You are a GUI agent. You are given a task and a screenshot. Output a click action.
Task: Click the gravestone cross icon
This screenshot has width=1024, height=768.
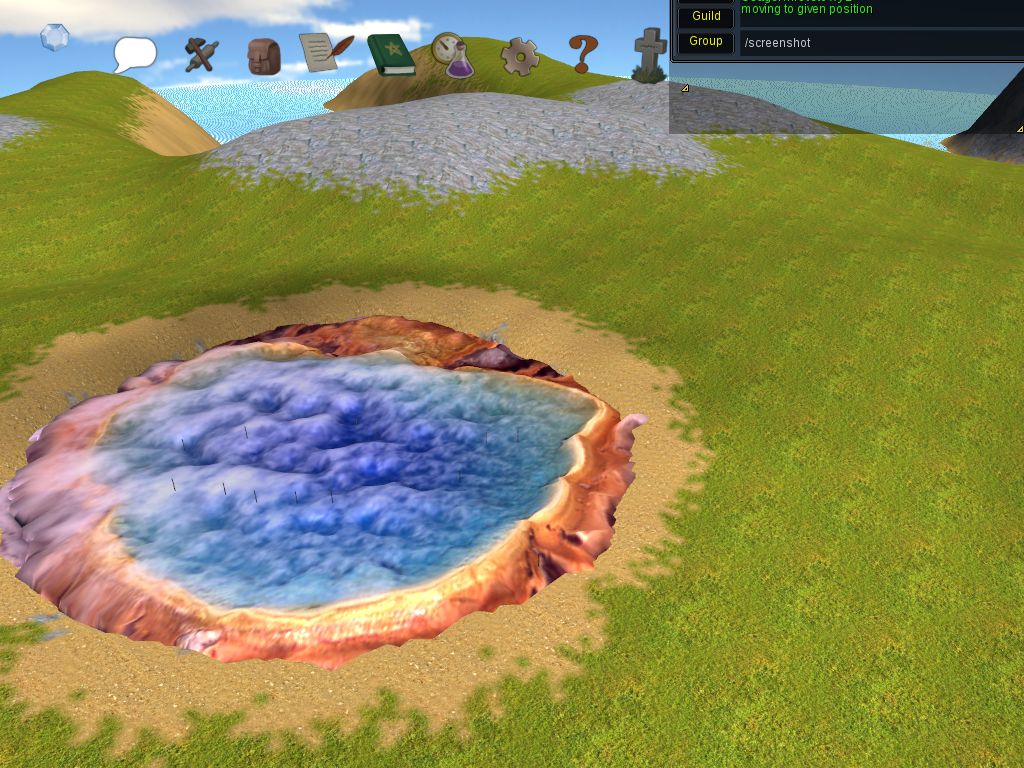tap(650, 54)
